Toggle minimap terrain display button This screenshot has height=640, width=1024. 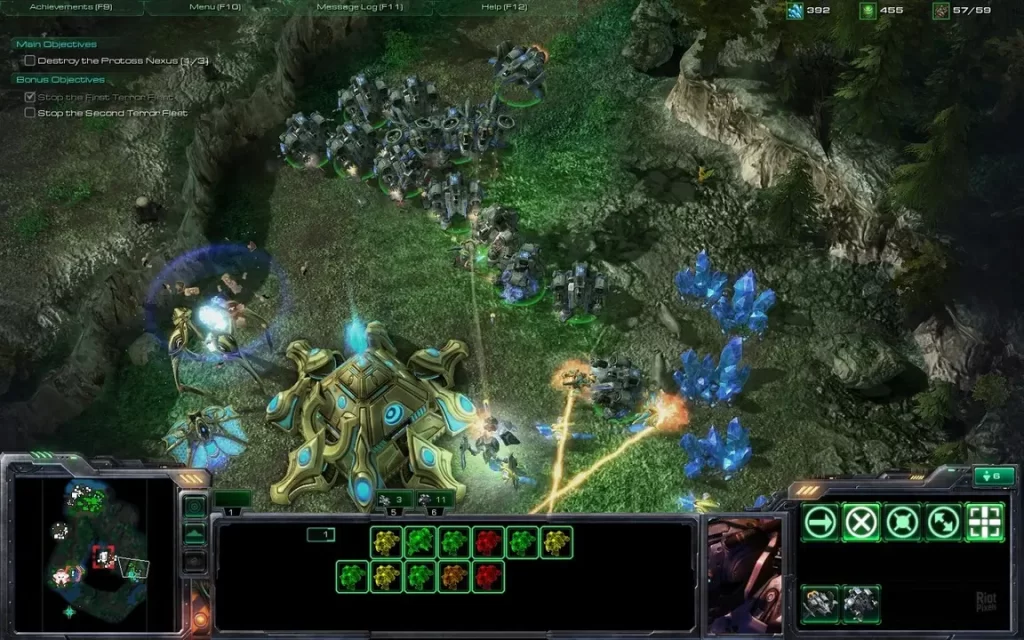click(x=195, y=534)
